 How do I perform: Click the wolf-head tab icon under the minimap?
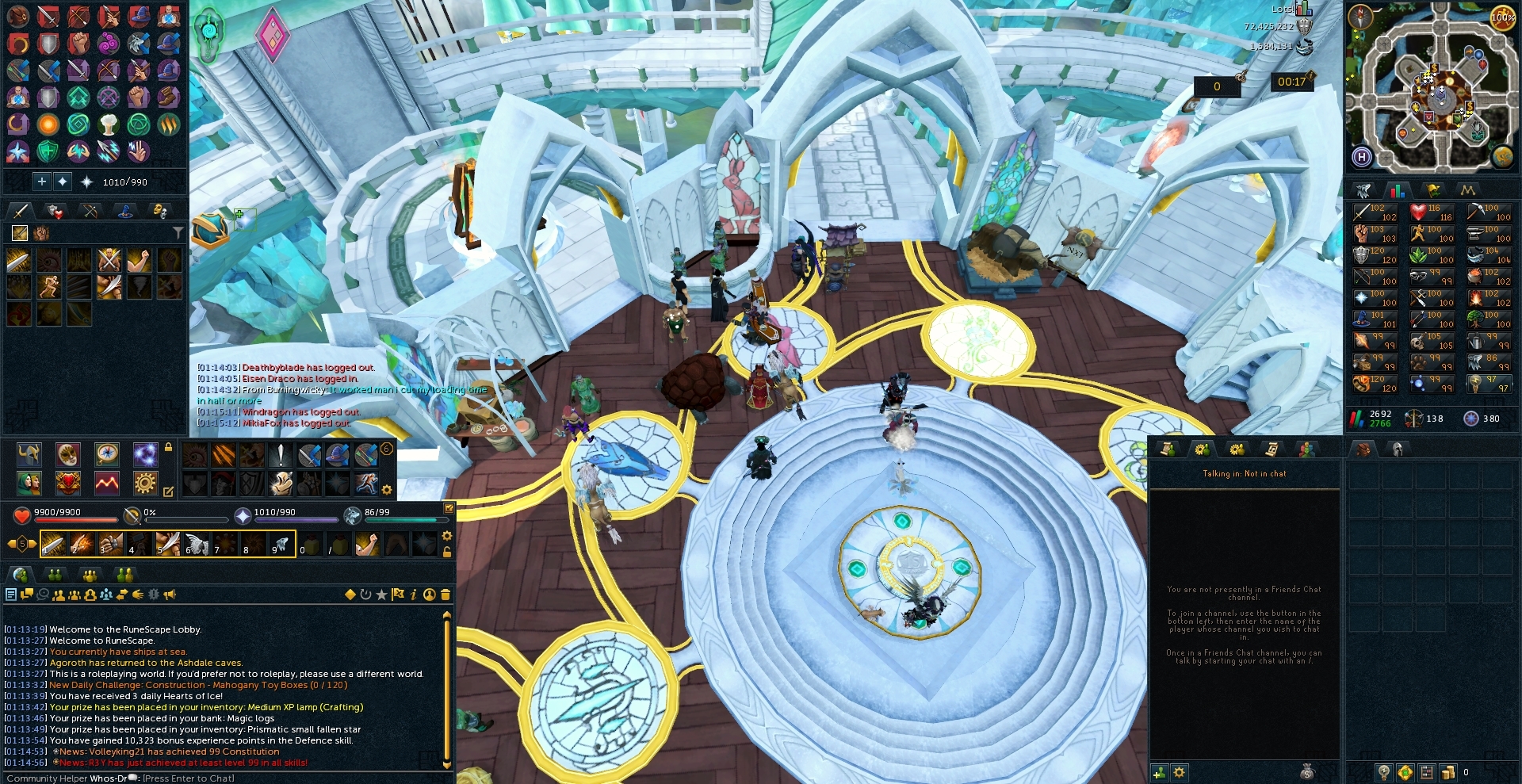(x=1363, y=190)
